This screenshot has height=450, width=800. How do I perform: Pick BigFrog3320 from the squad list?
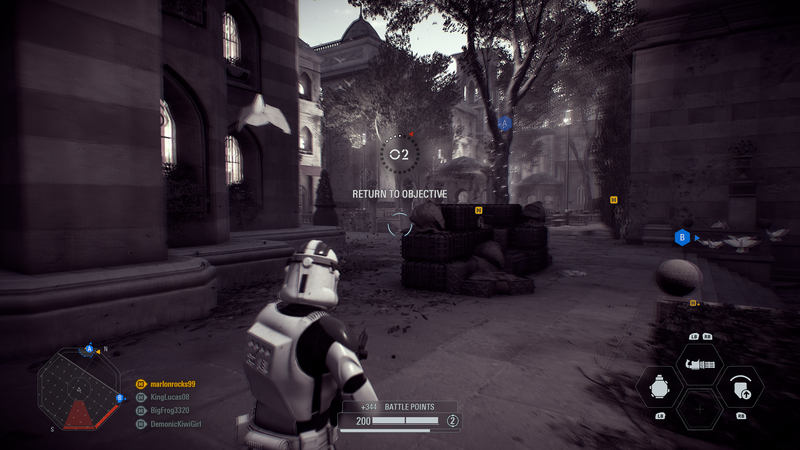(x=169, y=410)
